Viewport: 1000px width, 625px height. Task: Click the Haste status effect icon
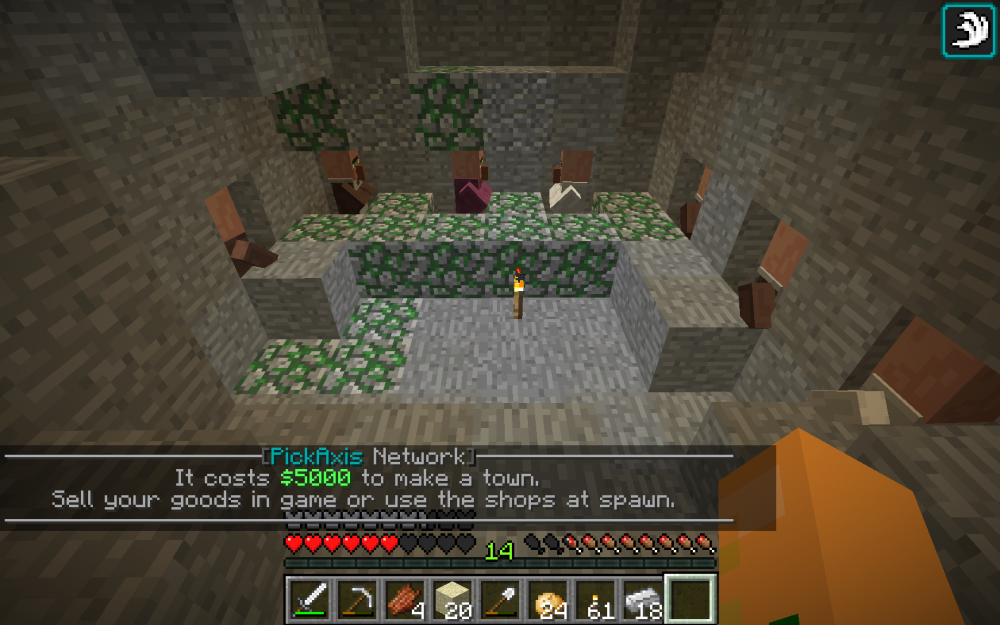pyautogui.click(x=966, y=30)
